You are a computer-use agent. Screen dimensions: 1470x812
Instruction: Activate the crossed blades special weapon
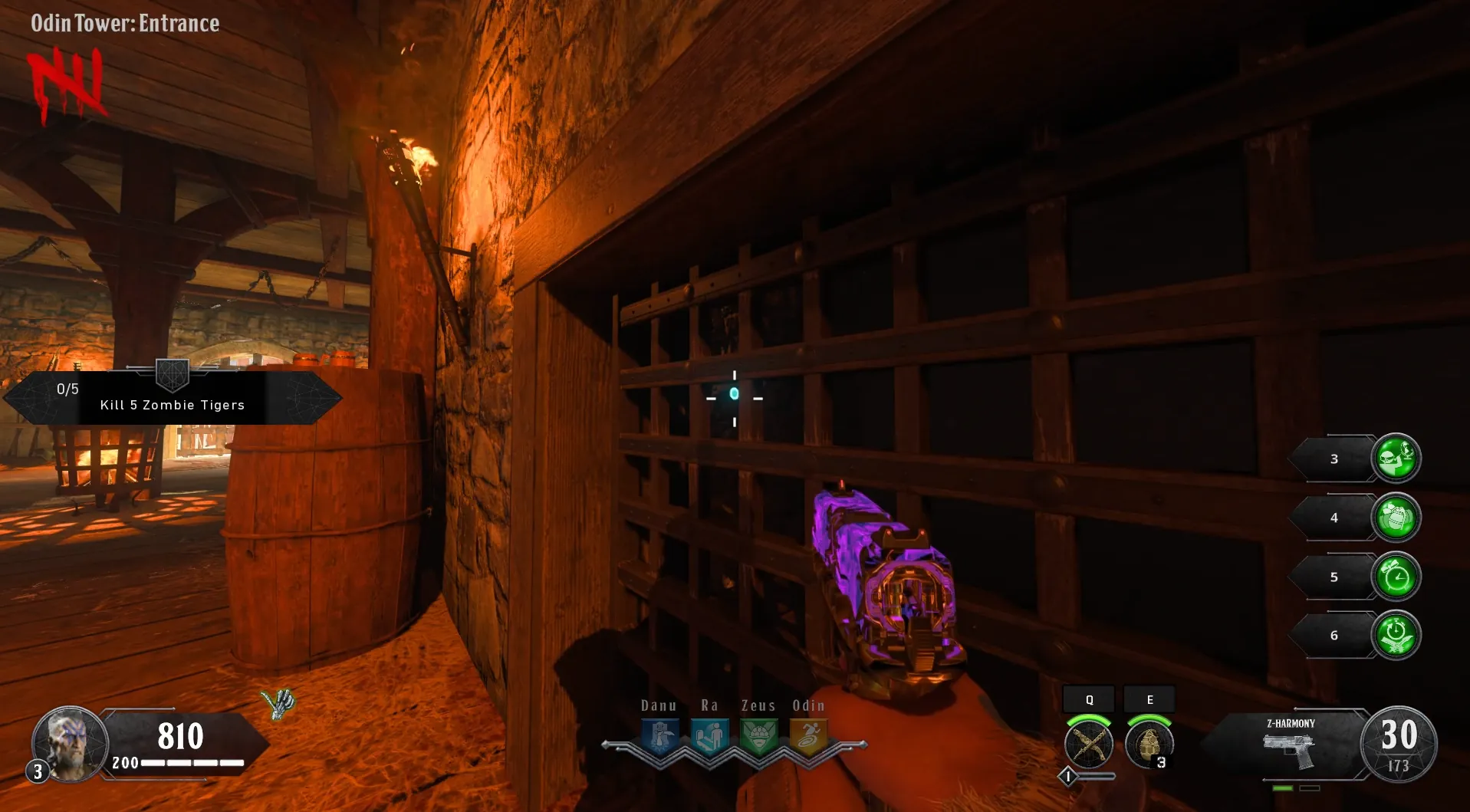tap(1089, 744)
